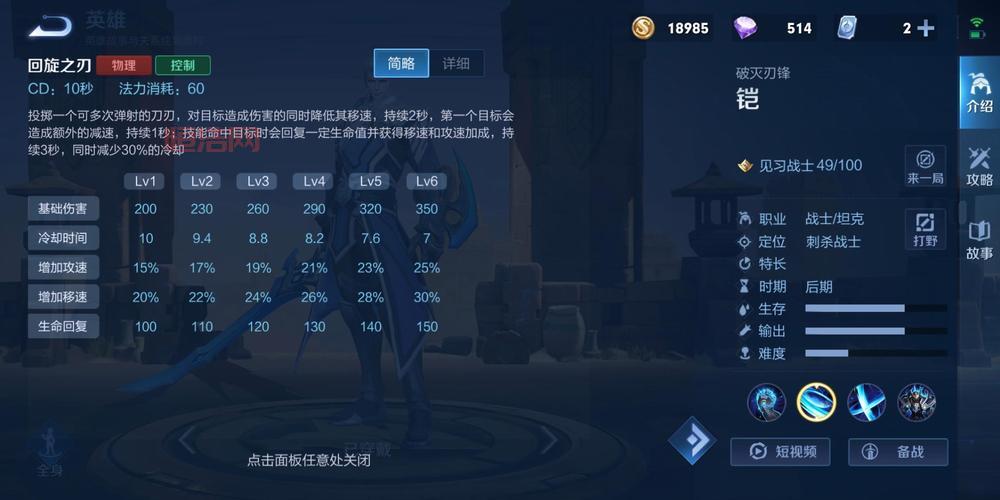Switch to the 简略 brief view
This screenshot has height=500, width=1000.
[401, 63]
